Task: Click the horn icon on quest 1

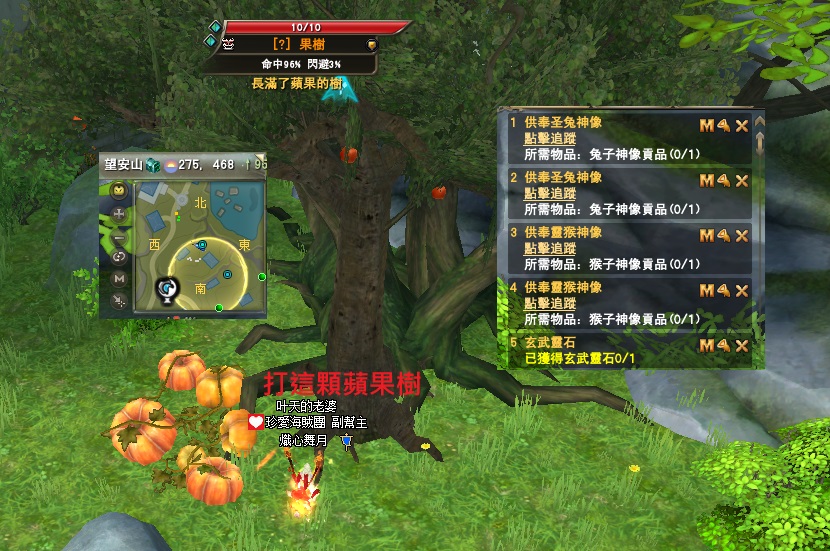Action: tap(723, 125)
